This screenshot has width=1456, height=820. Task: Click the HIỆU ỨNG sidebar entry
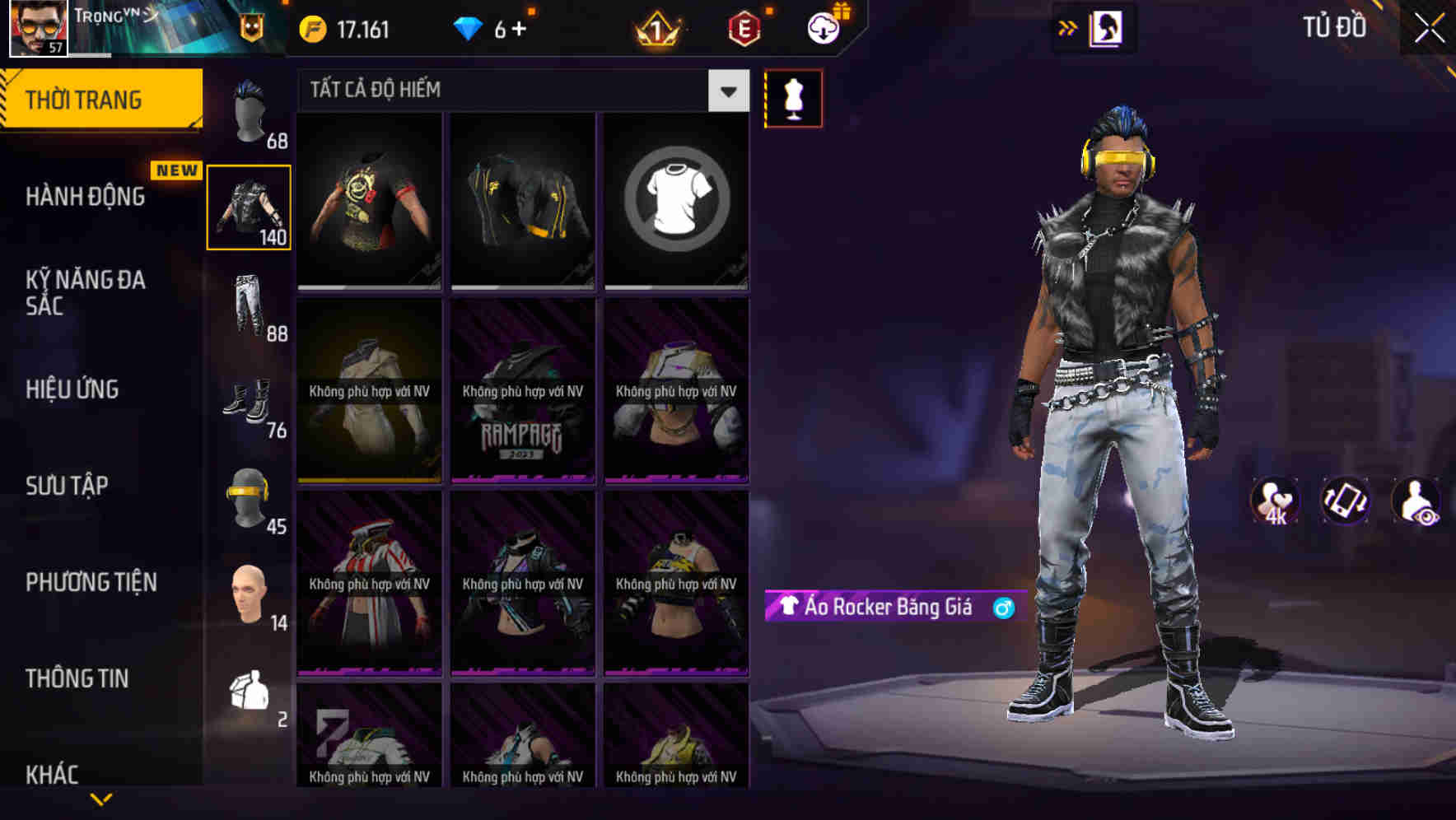click(x=71, y=389)
